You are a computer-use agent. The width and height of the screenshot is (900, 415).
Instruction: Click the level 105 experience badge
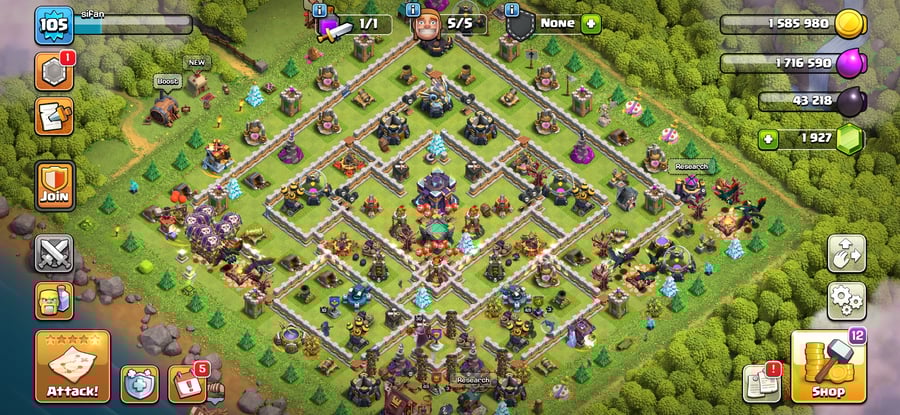tap(54, 25)
